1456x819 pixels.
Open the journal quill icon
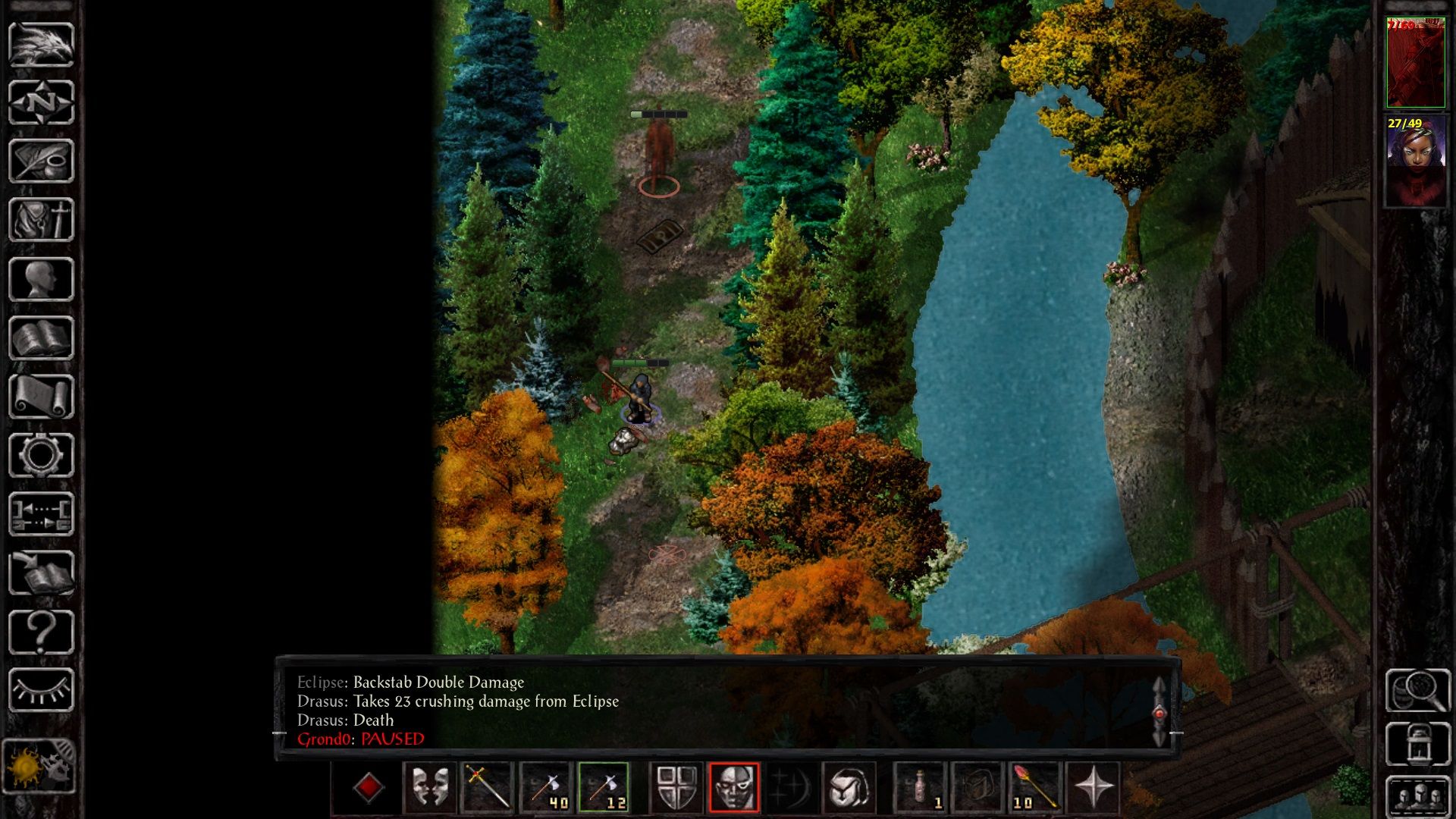[x=41, y=161]
